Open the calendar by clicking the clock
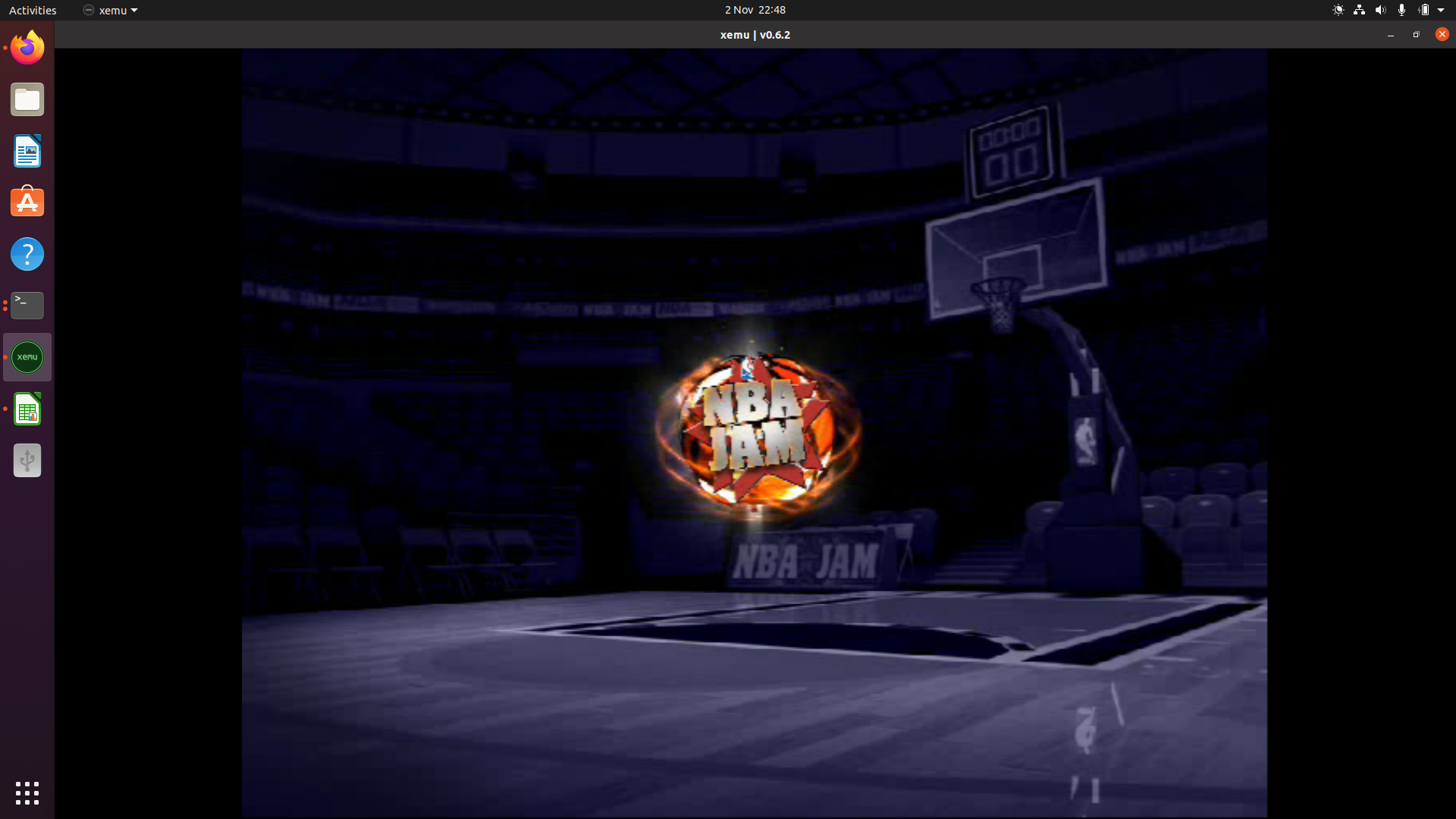 [x=755, y=10]
